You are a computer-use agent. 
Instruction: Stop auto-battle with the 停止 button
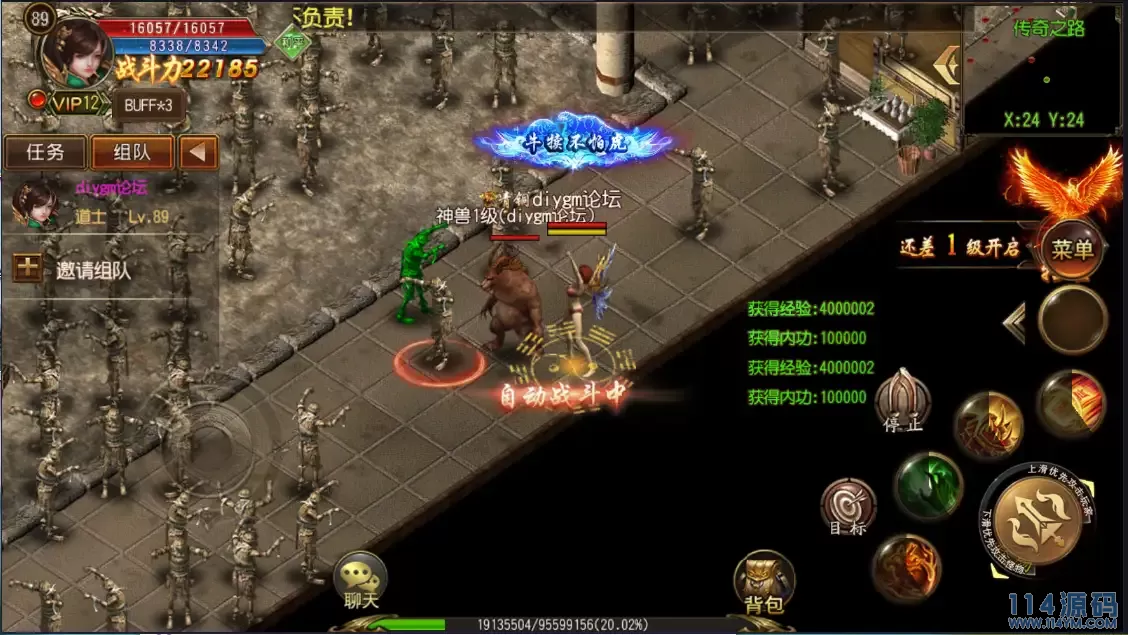tap(902, 403)
